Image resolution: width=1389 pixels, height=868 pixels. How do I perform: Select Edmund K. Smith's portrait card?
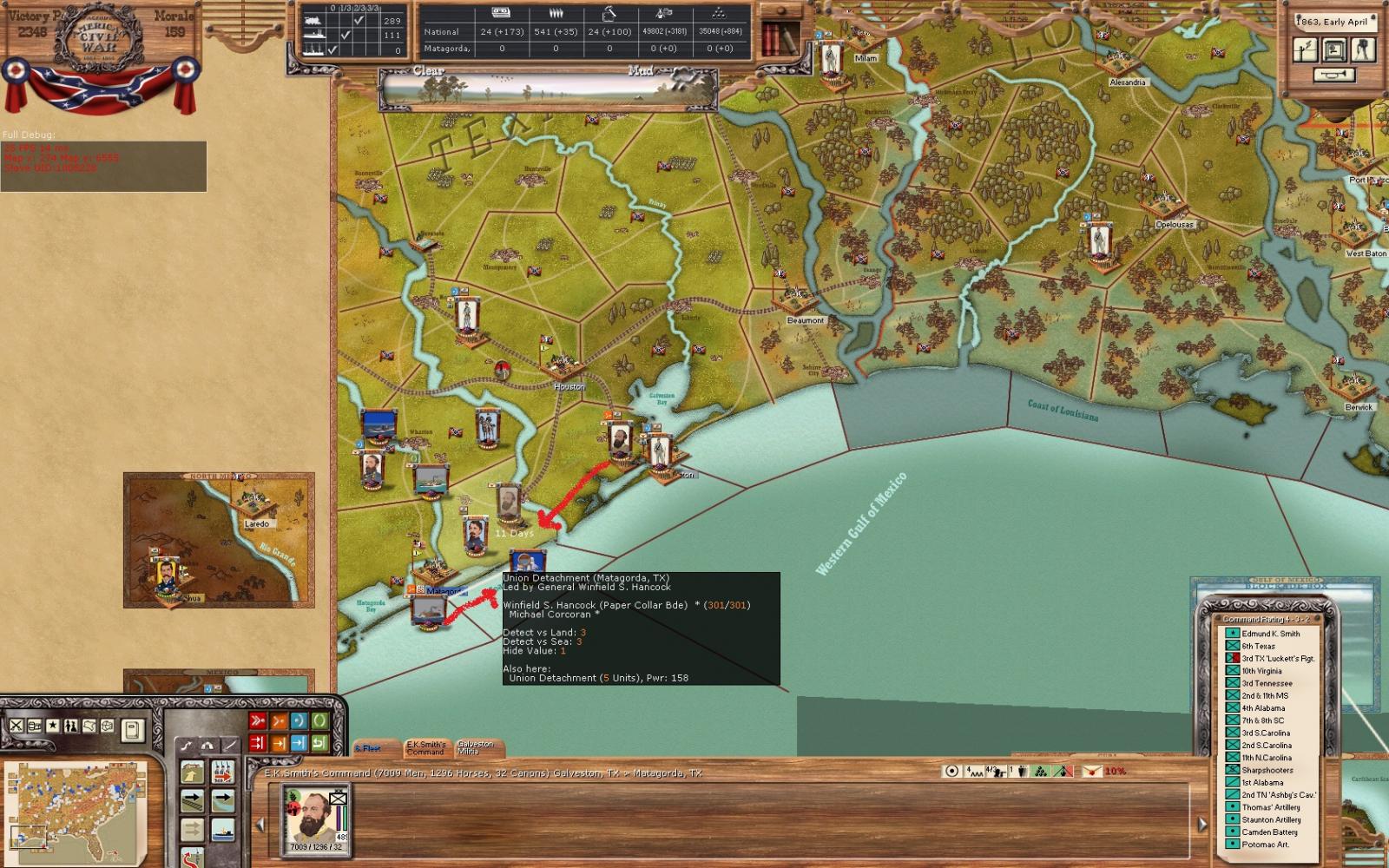point(316,819)
